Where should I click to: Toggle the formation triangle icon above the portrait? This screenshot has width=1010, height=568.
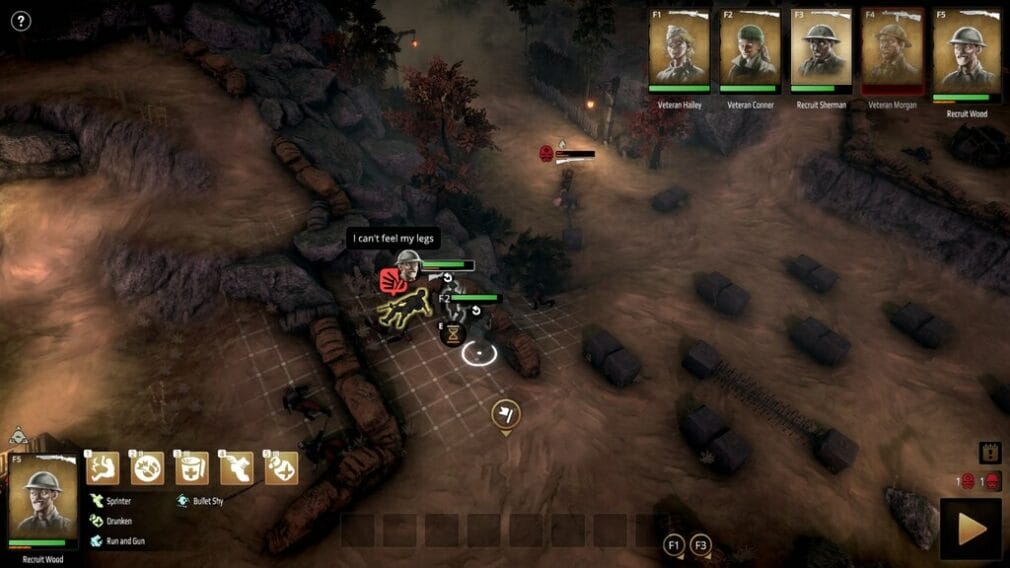[x=18, y=436]
